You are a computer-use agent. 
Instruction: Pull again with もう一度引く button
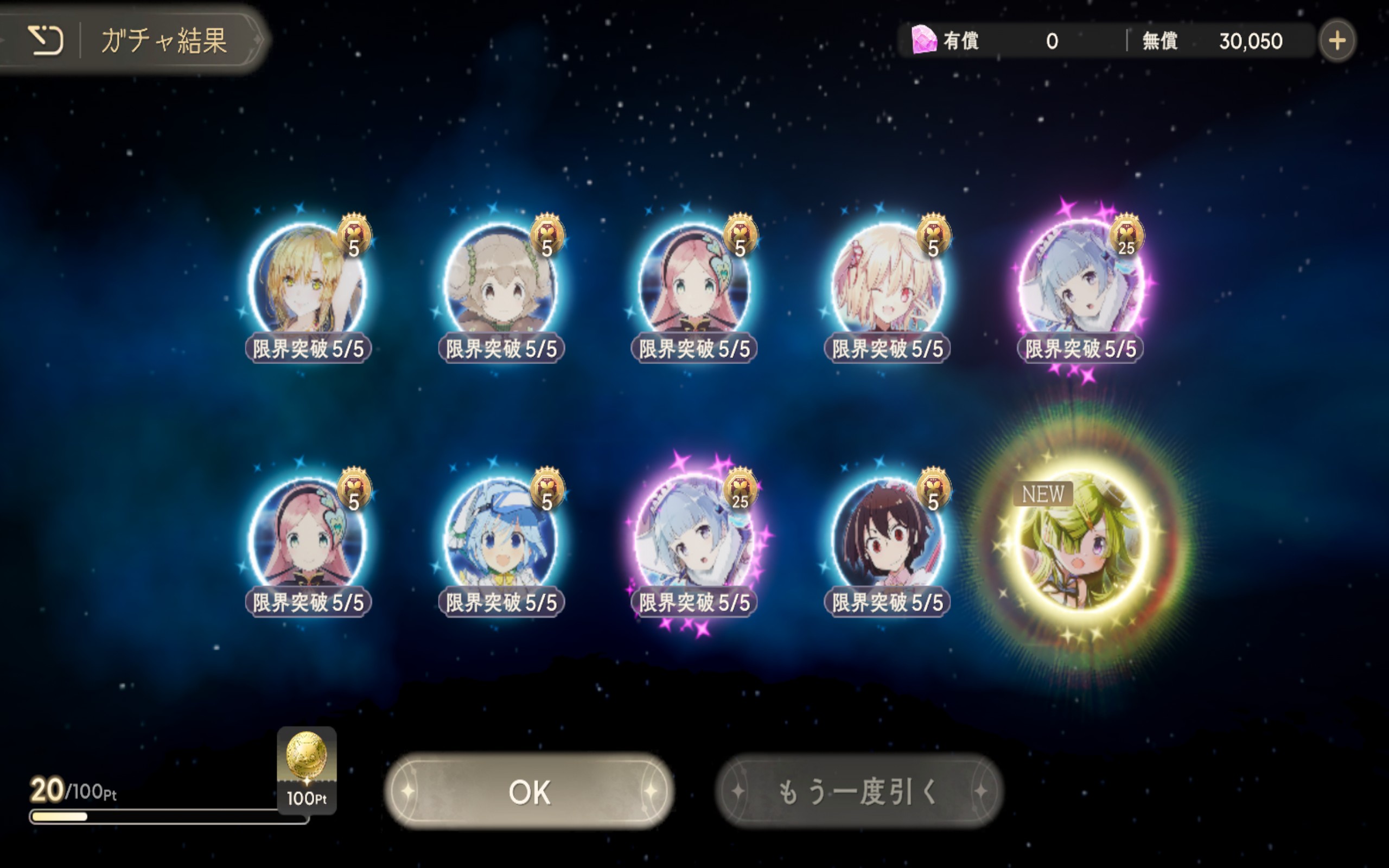[859, 791]
